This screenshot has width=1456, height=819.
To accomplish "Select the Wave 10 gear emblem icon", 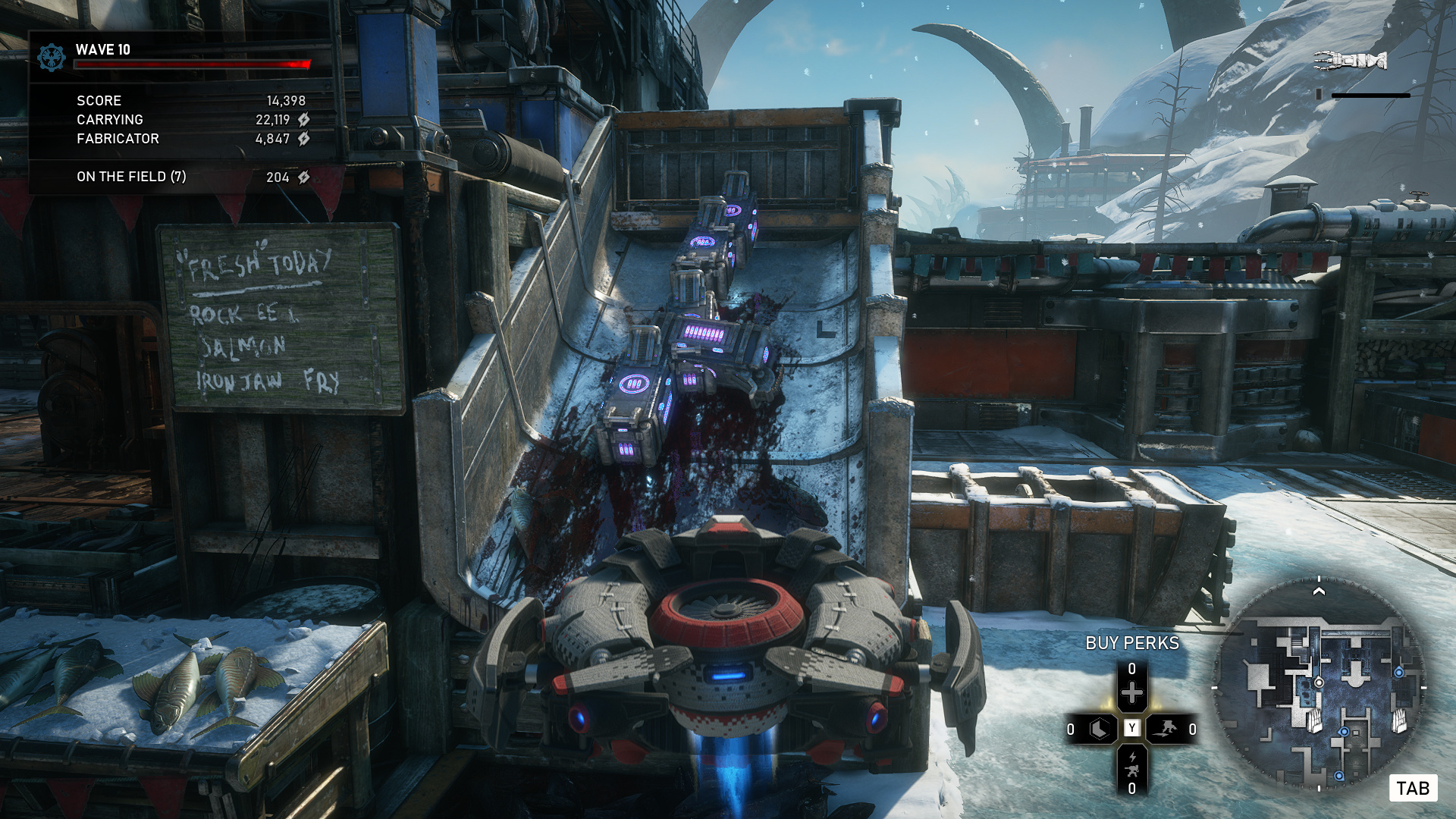I will click(52, 57).
